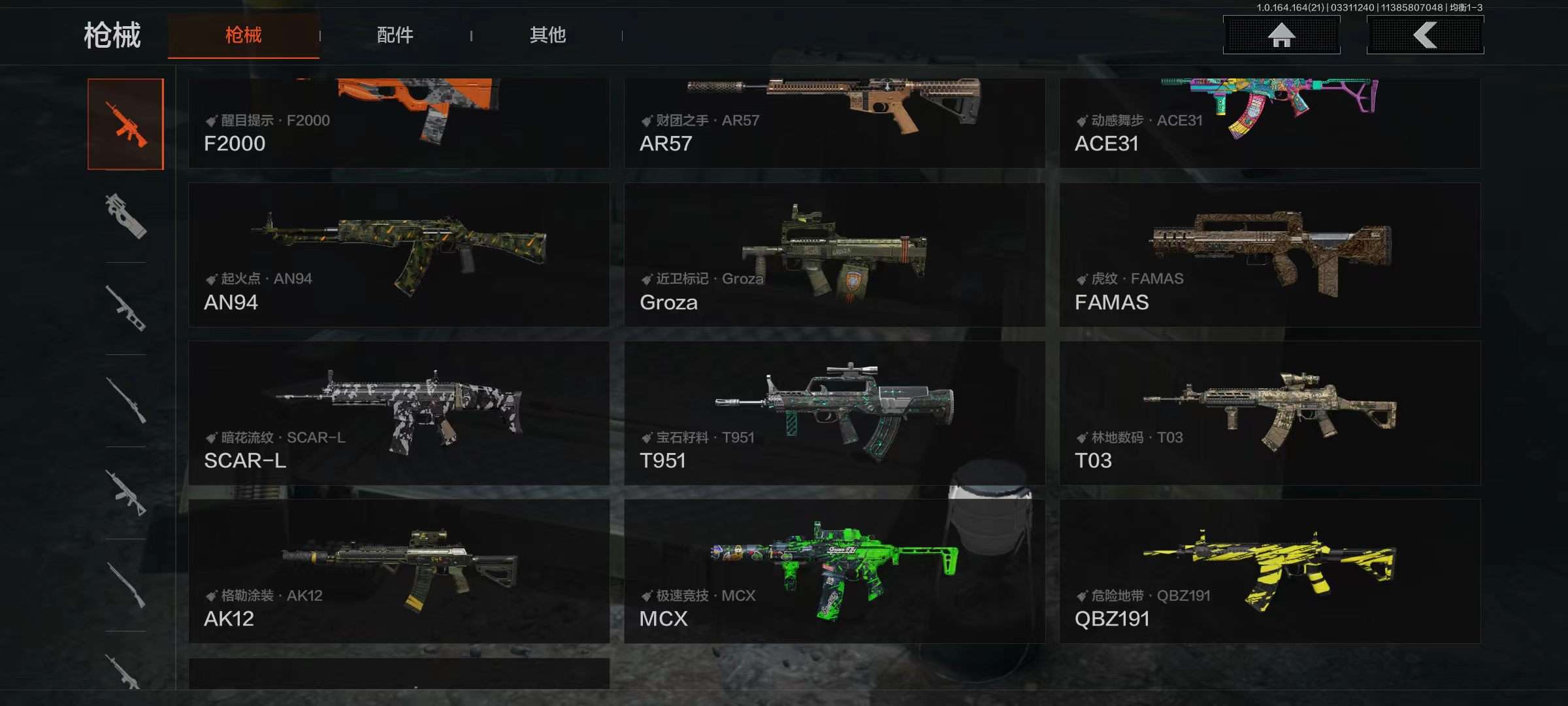Choose the AK12 weapon card
The height and width of the screenshot is (706, 1568).
[399, 571]
